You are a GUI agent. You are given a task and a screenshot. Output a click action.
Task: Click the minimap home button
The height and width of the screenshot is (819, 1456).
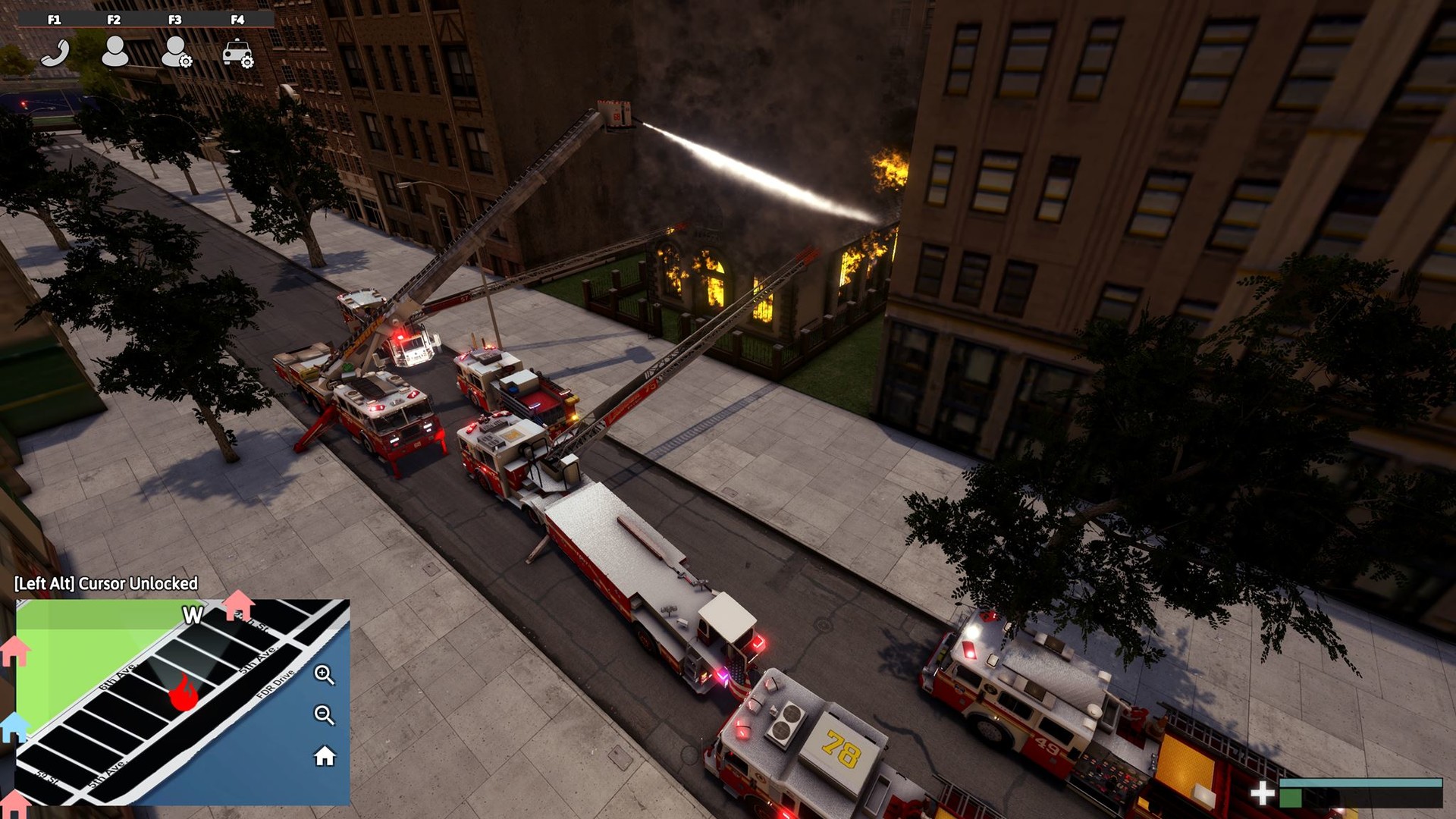pyautogui.click(x=325, y=756)
